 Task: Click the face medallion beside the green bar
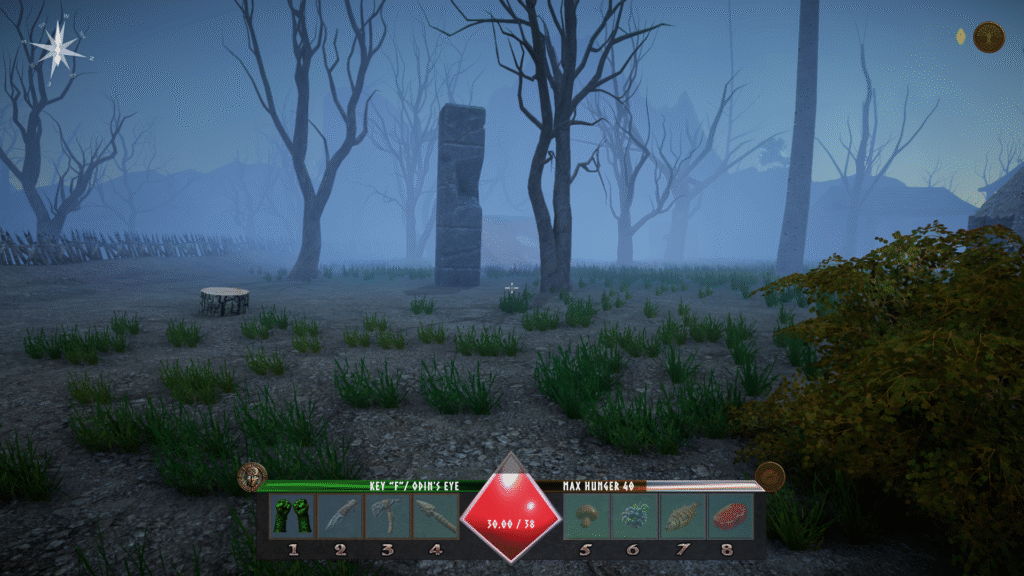point(252,476)
